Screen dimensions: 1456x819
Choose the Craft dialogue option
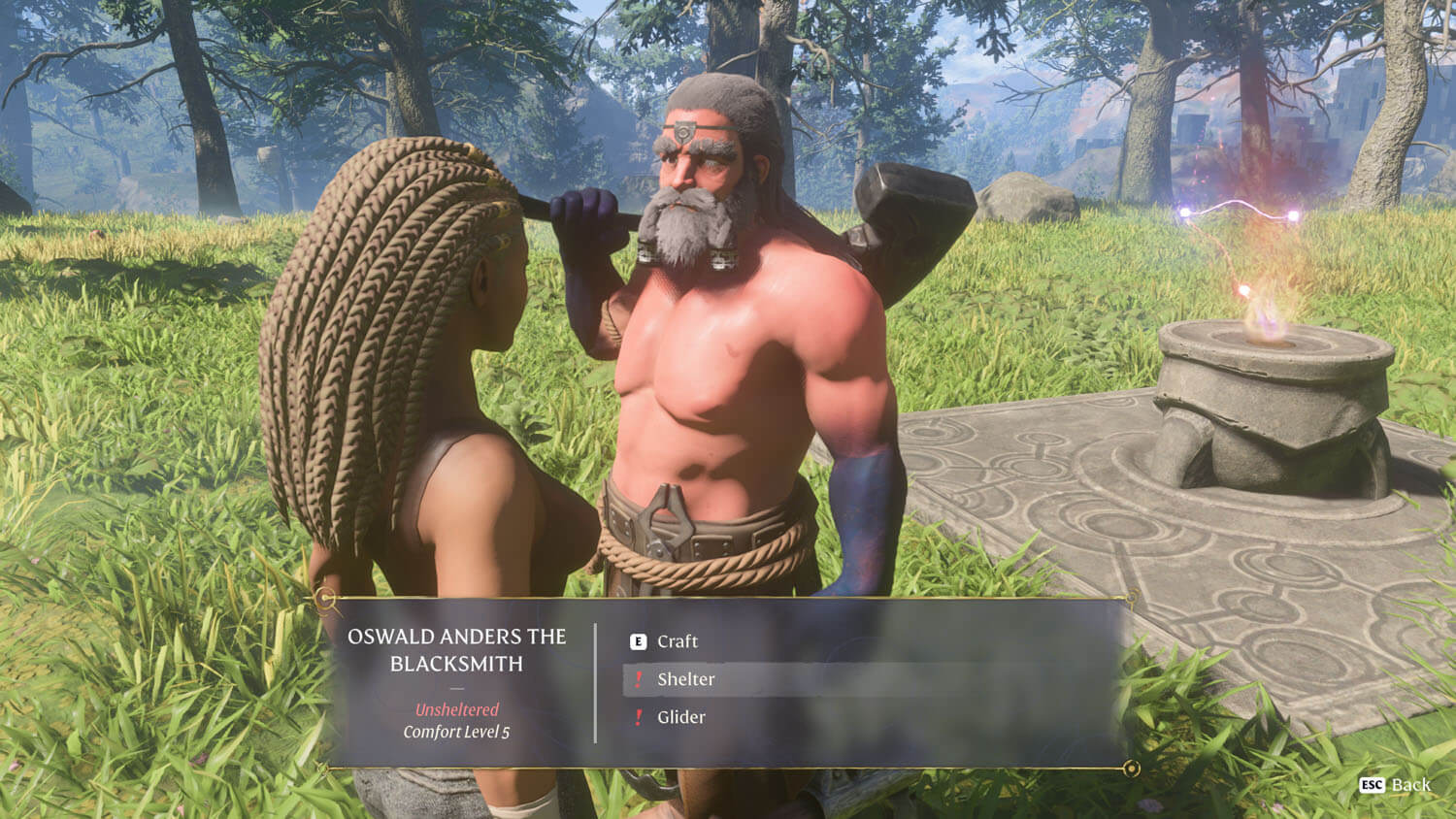(x=677, y=641)
